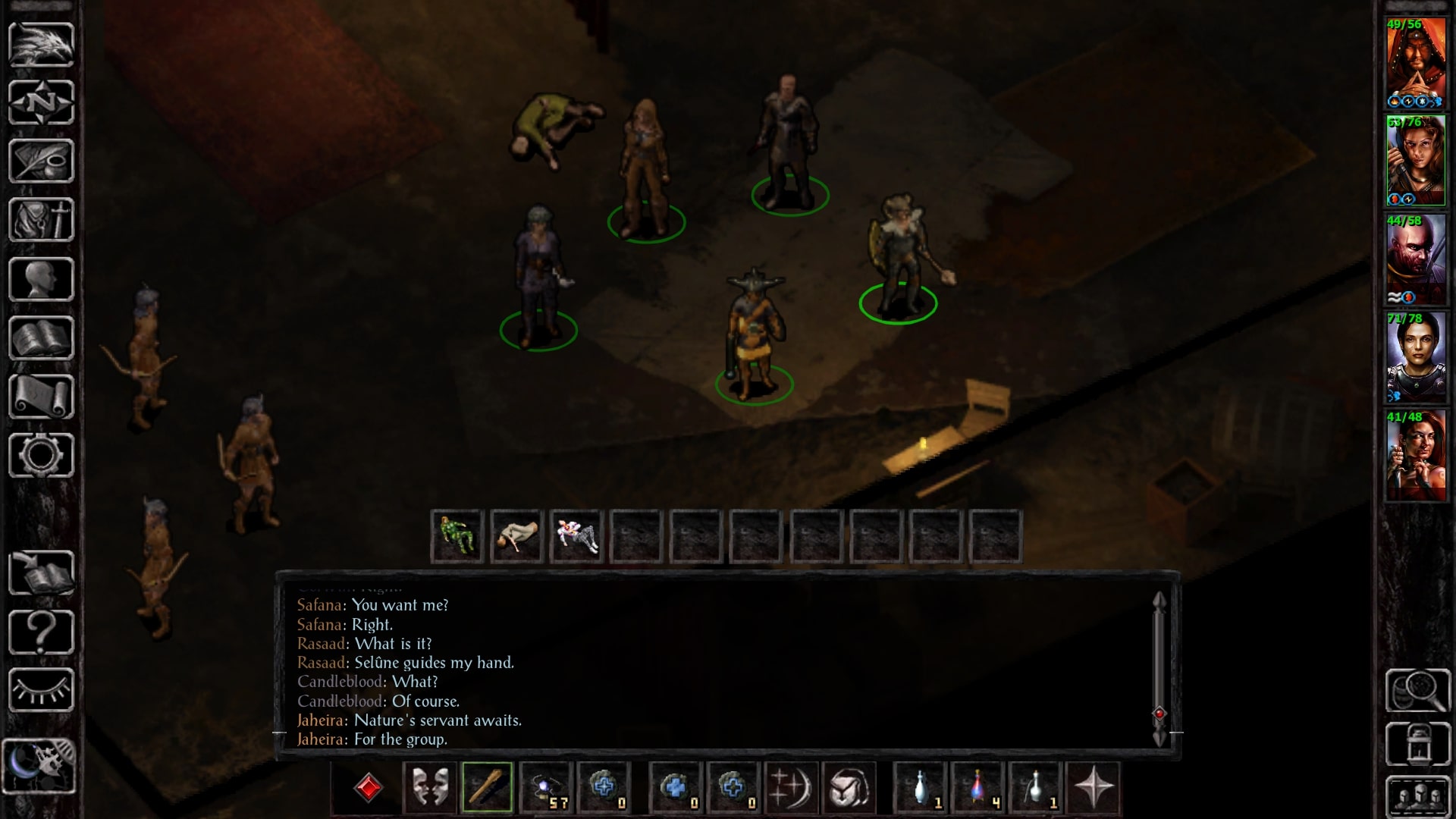Select the bald tattooed portrait with 44/58 HP
1456x819 pixels.
coord(1415,260)
